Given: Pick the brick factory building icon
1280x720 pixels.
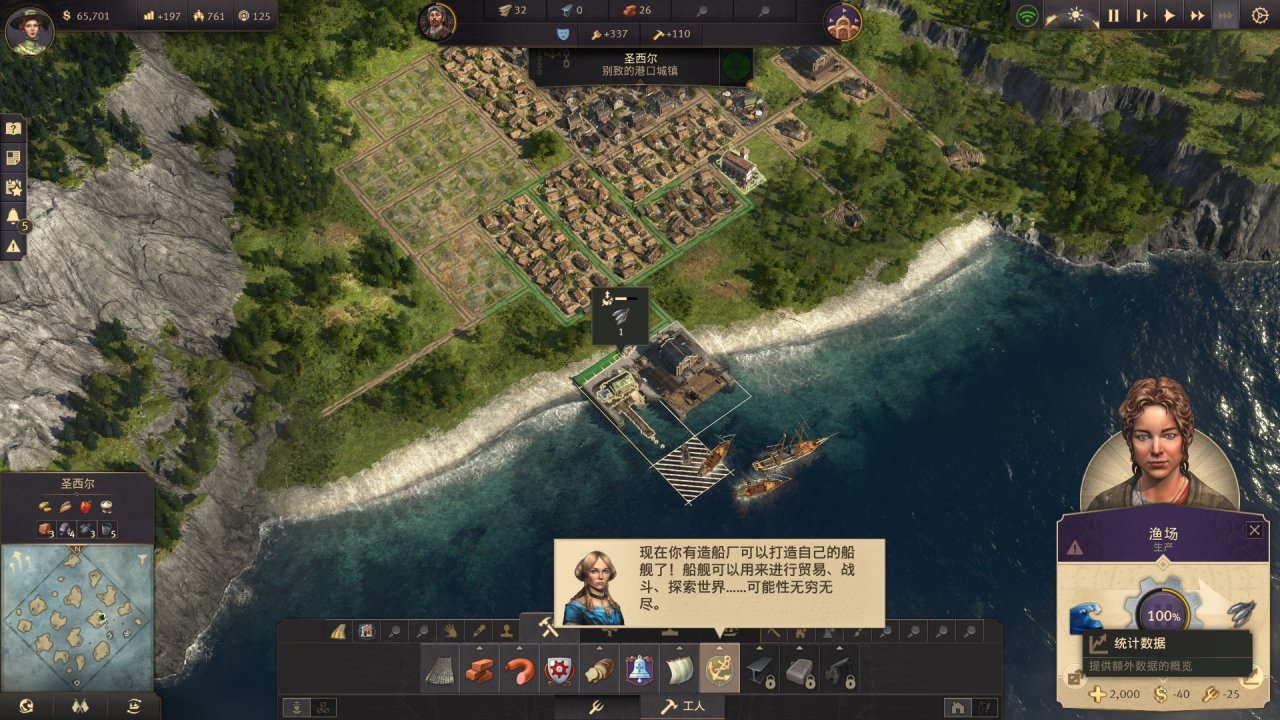Looking at the screenshot, I should pyautogui.click(x=480, y=669).
